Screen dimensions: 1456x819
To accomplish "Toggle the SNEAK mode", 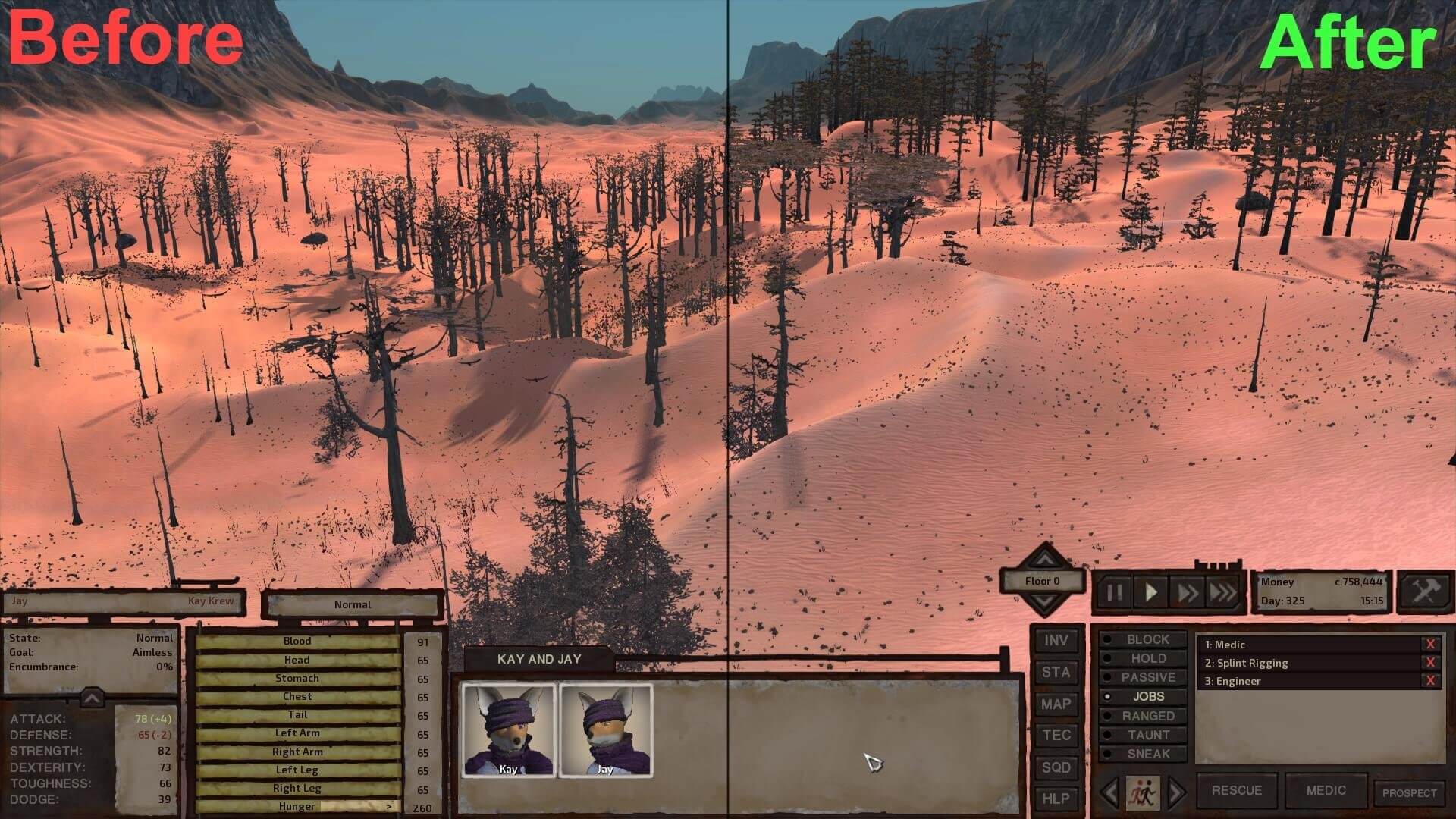I will (1147, 754).
